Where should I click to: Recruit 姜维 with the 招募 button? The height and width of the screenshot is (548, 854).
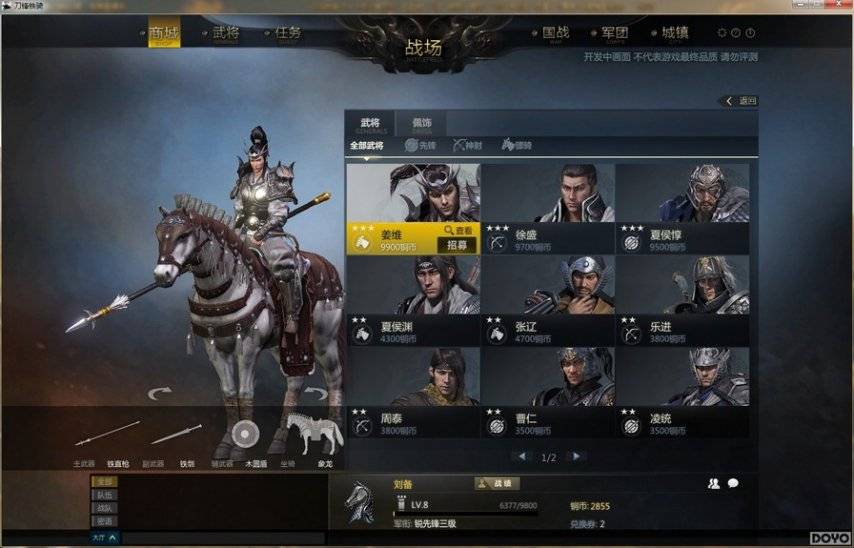coord(457,245)
